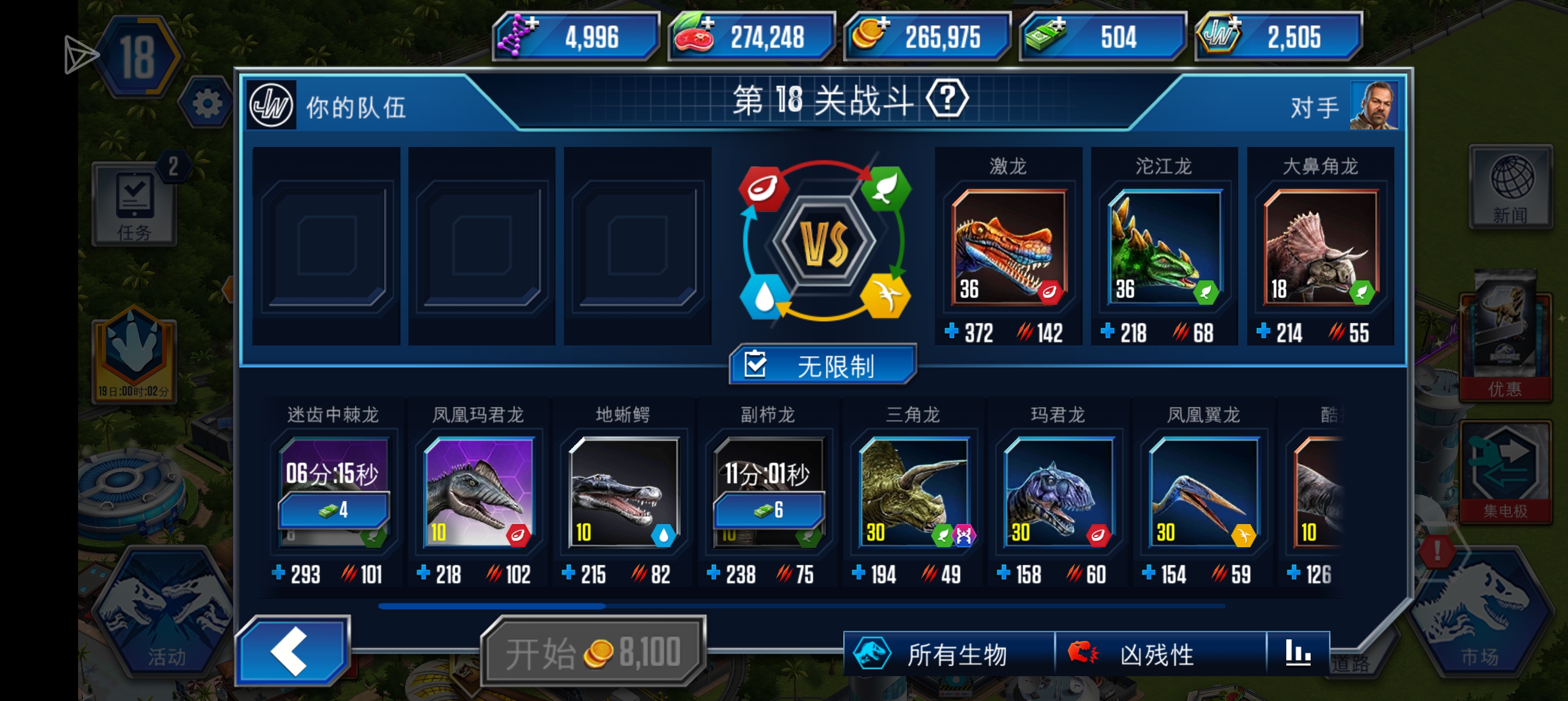Open the cash top-up plus icon
This screenshot has height=701, width=1568.
point(1059,25)
